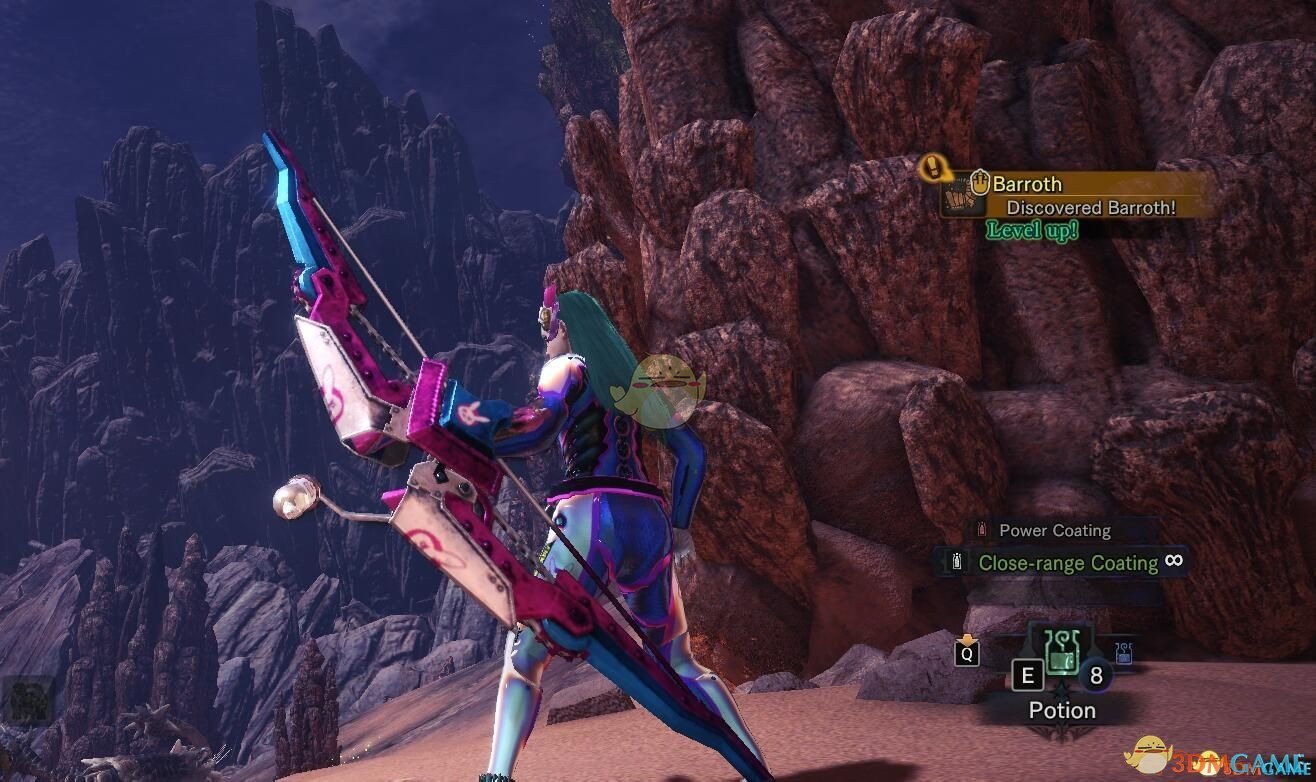Screen dimensions: 1316x782
Task: Click the Barroth monster portrait icon
Action: point(957,197)
